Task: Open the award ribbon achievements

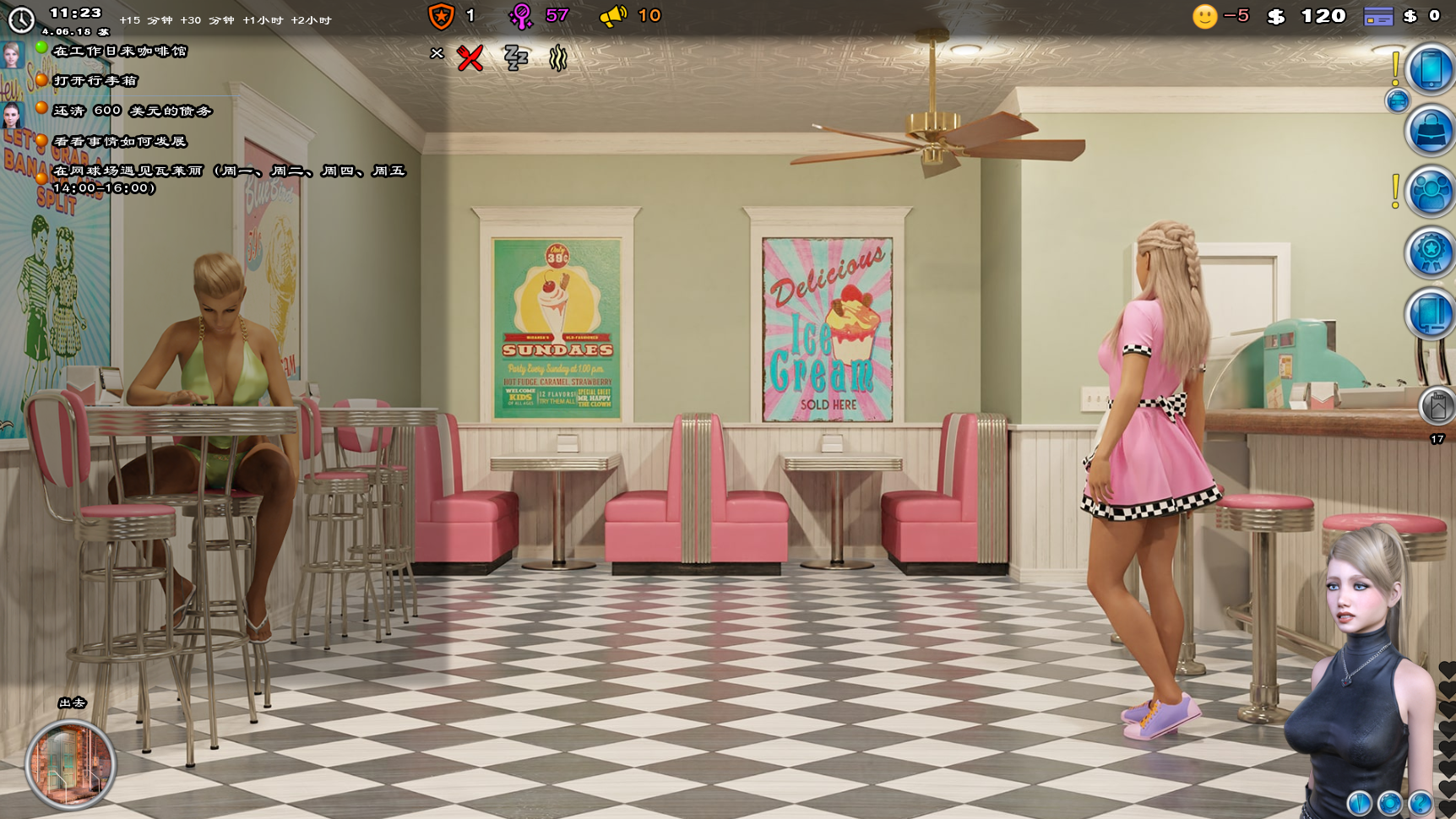Action: click(1430, 253)
